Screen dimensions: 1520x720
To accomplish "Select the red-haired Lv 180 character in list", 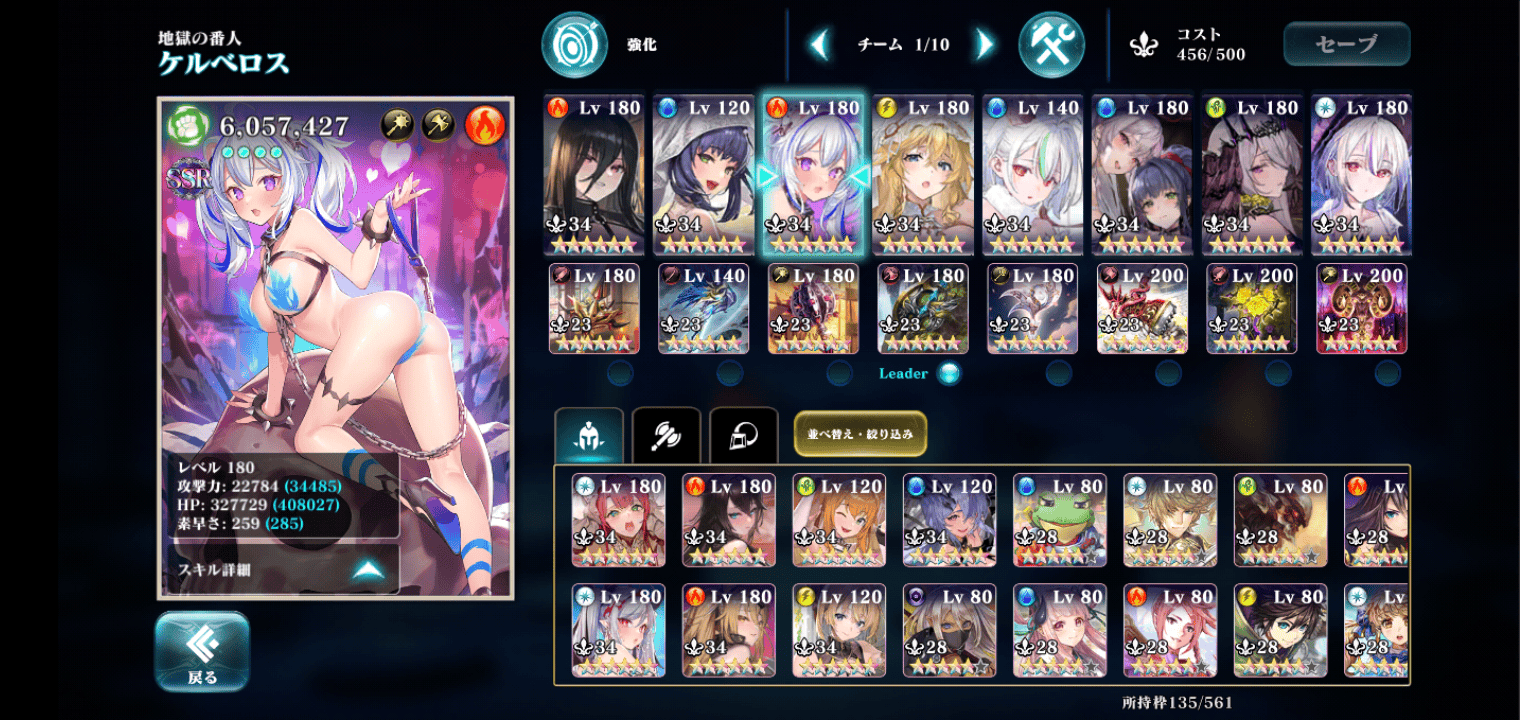I will click(x=618, y=520).
